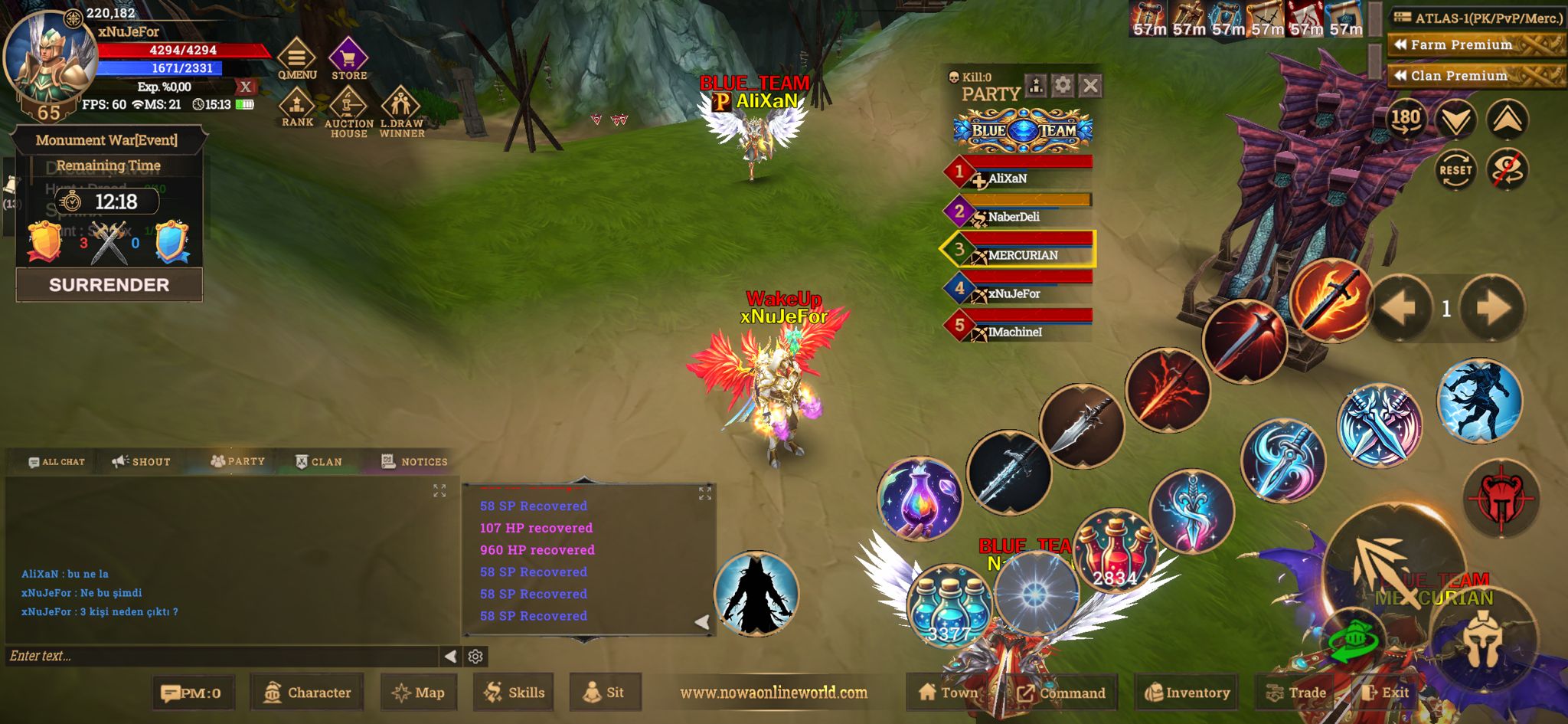Image resolution: width=1568 pixels, height=724 pixels.
Task: Open the Inventory
Action: (x=1187, y=693)
